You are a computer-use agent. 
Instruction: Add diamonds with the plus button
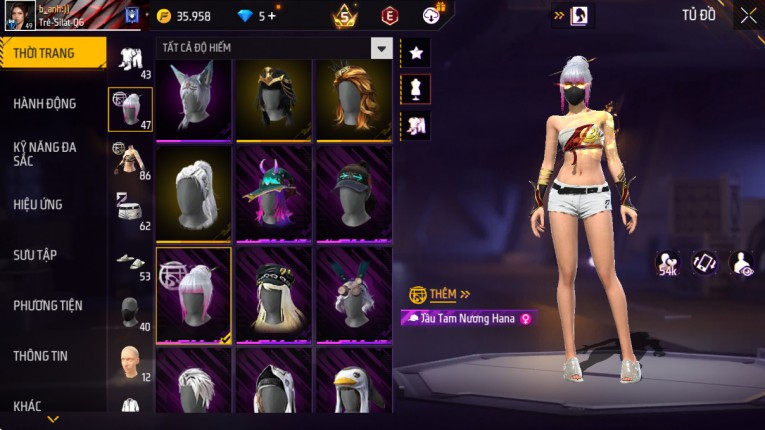tap(271, 16)
